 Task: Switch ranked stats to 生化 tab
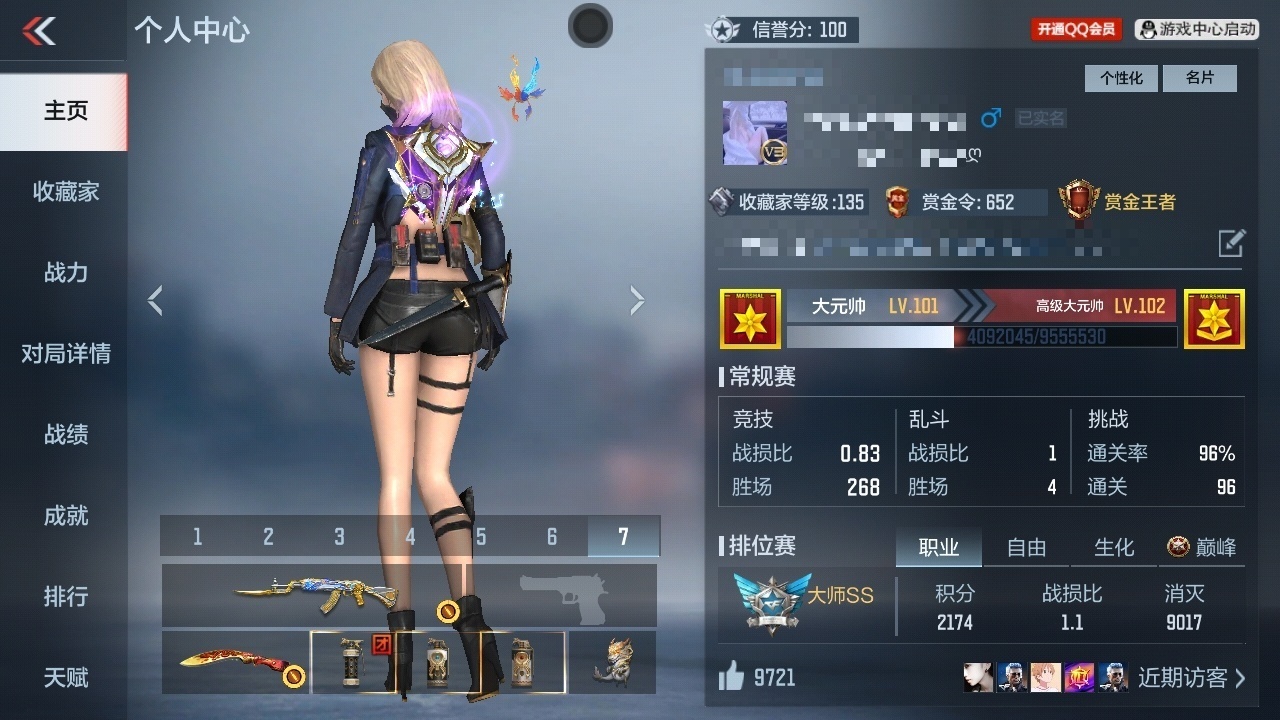pyautogui.click(x=1114, y=547)
